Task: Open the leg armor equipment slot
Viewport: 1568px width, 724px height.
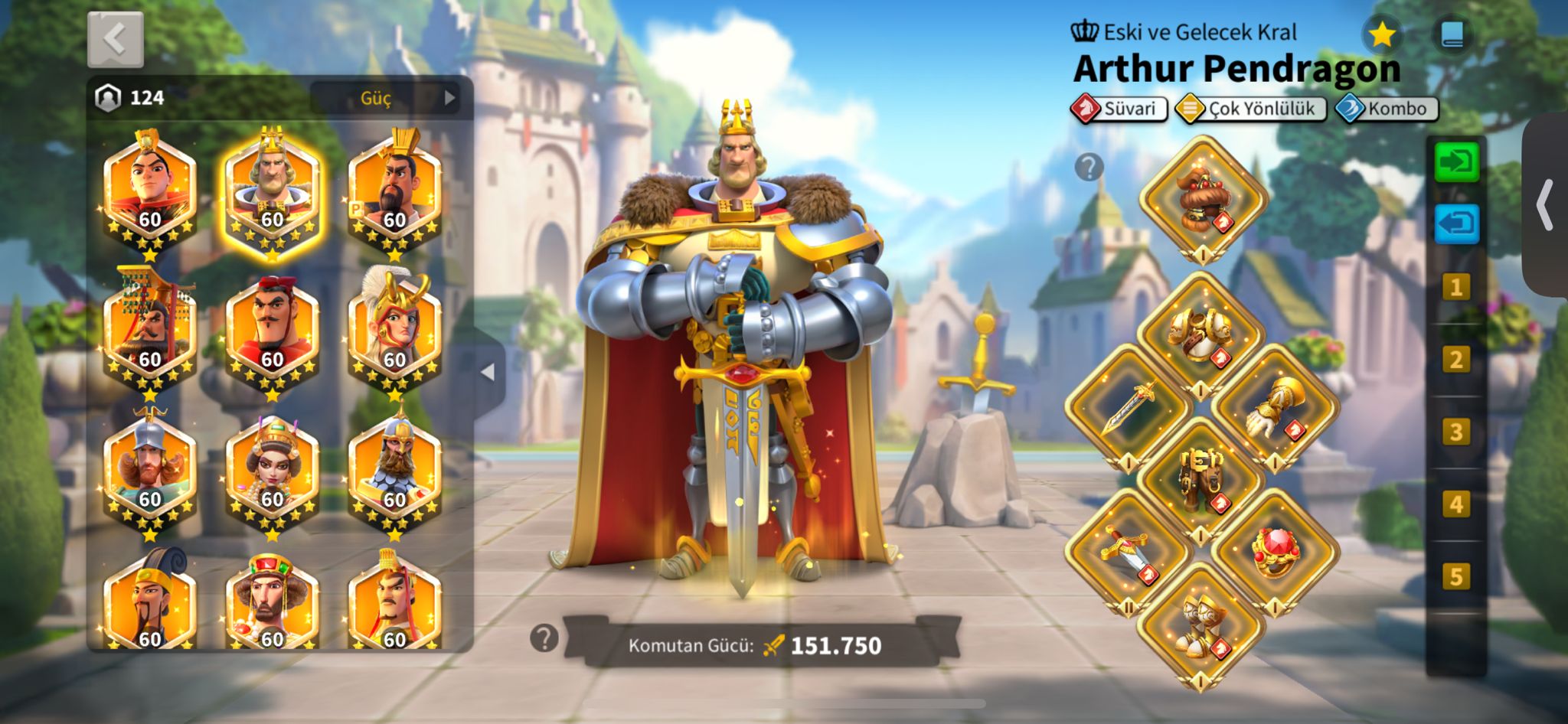Action: point(1200,478)
